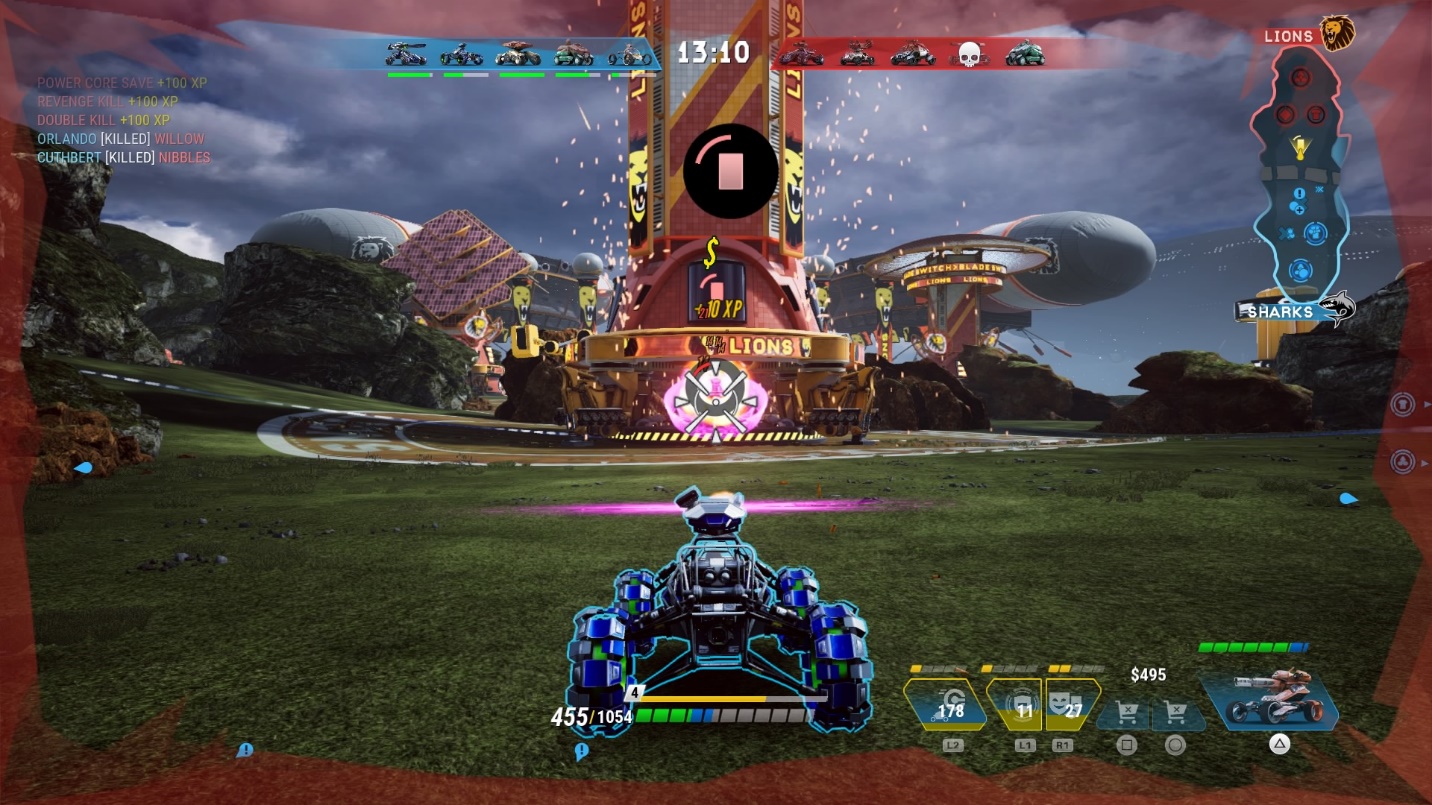This screenshot has height=805, width=1432.
Task: Open the first shop cart slot
Action: point(1126,714)
